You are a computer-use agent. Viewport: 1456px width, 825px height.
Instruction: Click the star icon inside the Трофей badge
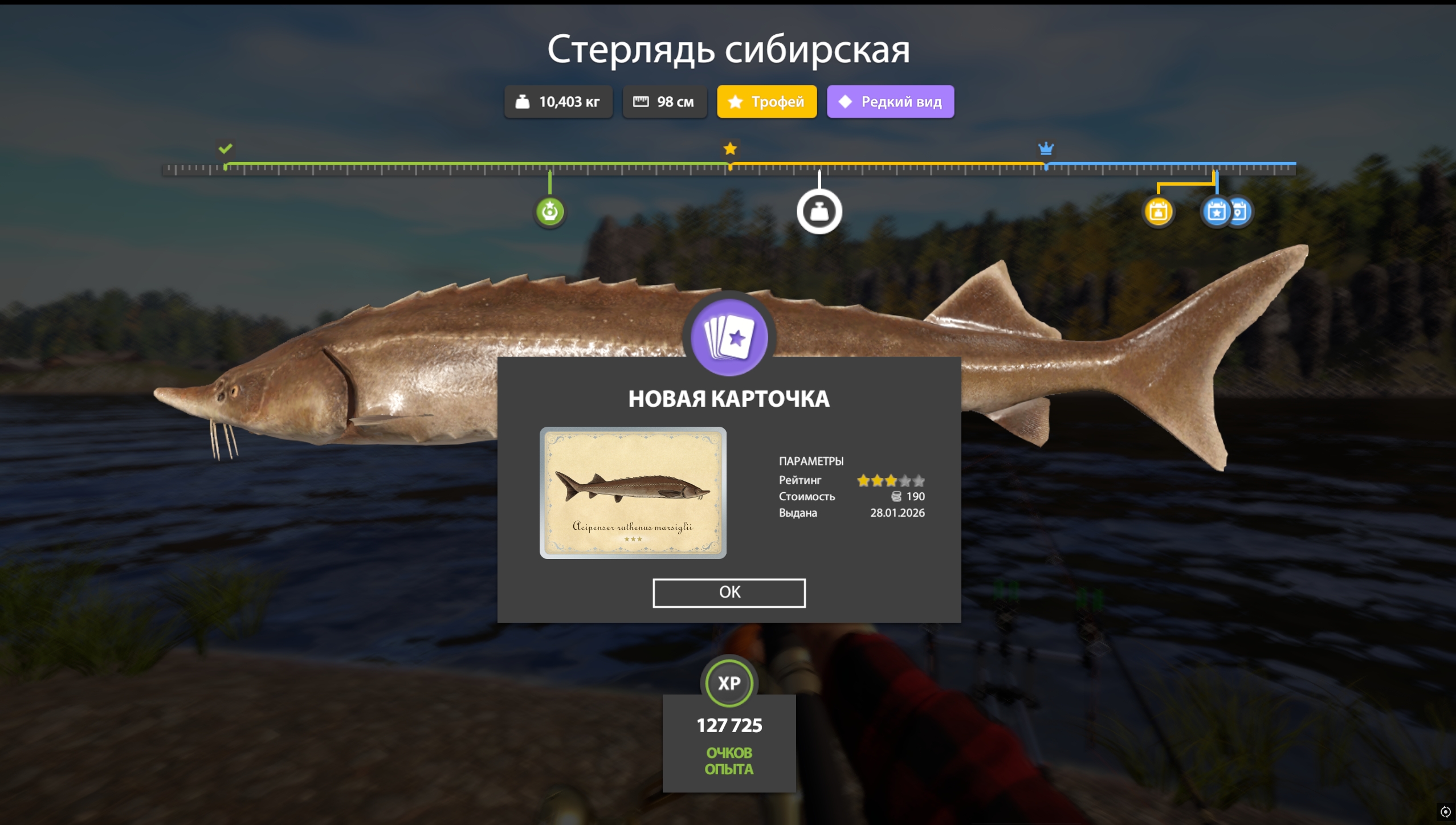[736, 101]
